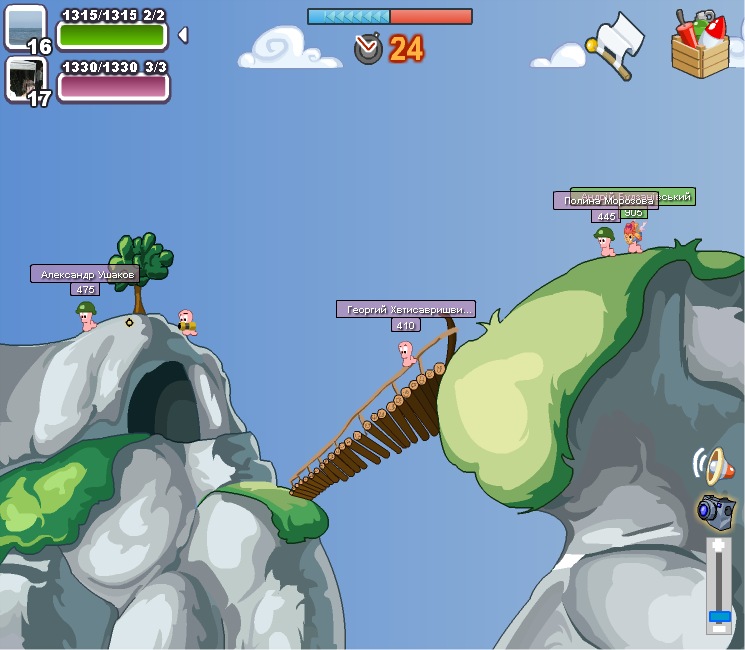Screen dimensions: 745x650
Task: Toggle sound with the speaker icon
Action: (712, 465)
